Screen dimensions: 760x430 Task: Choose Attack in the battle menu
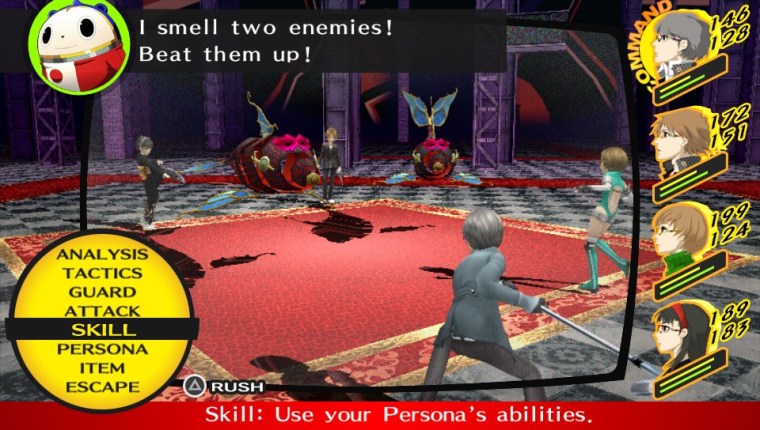point(102,311)
